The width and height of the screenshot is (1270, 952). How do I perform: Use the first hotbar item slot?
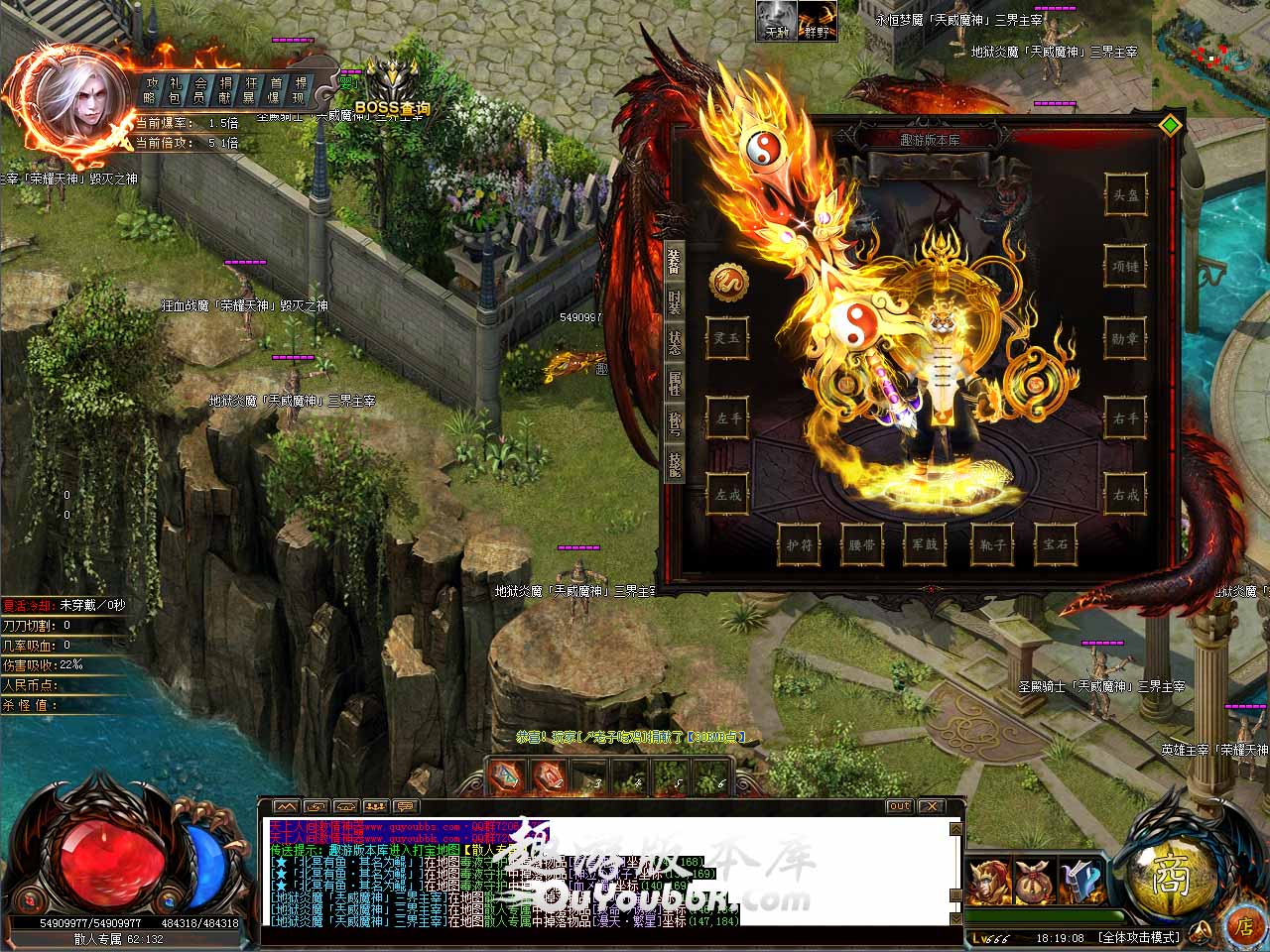507,777
